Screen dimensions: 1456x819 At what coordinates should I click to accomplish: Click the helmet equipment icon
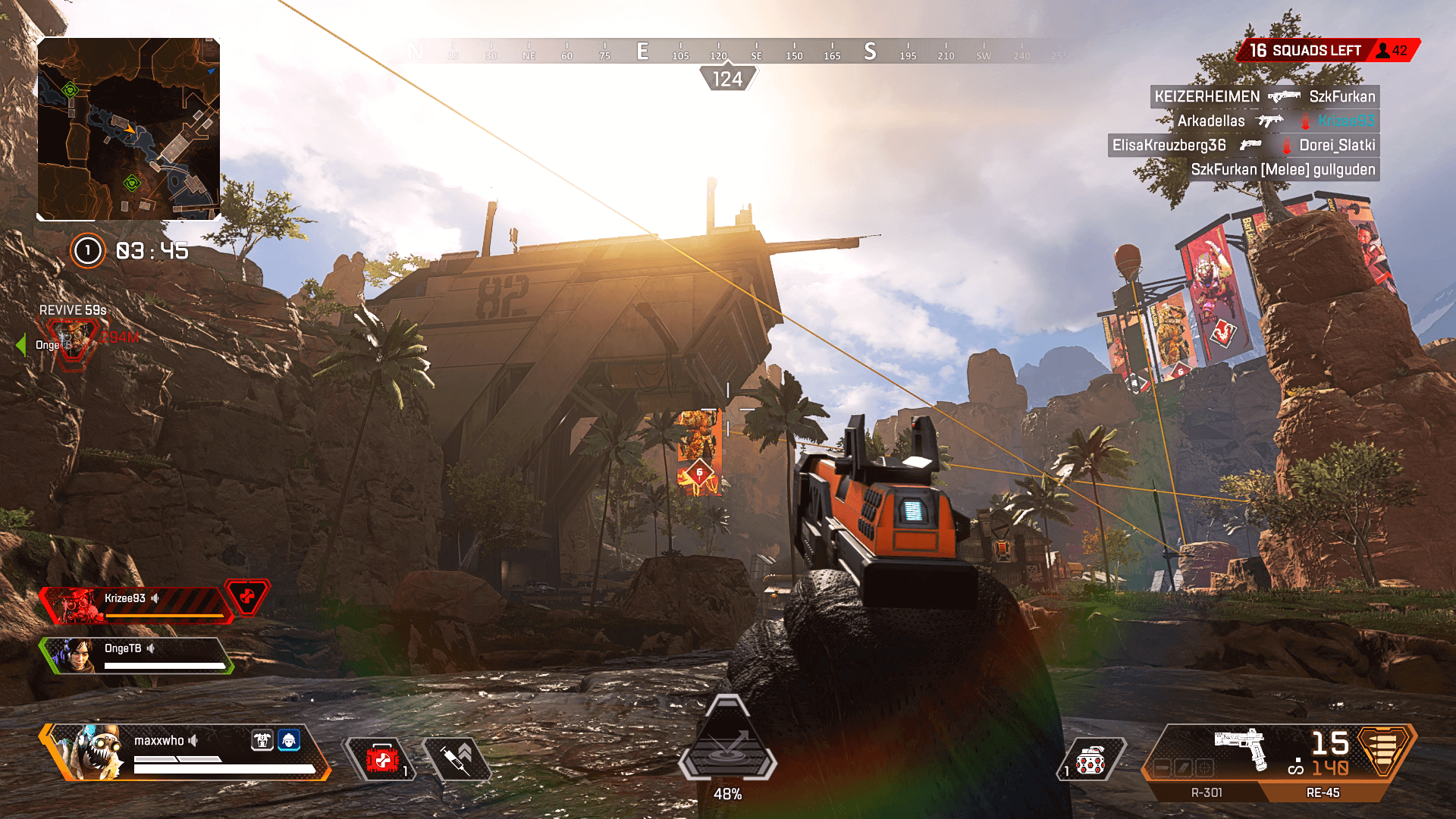tap(289, 740)
